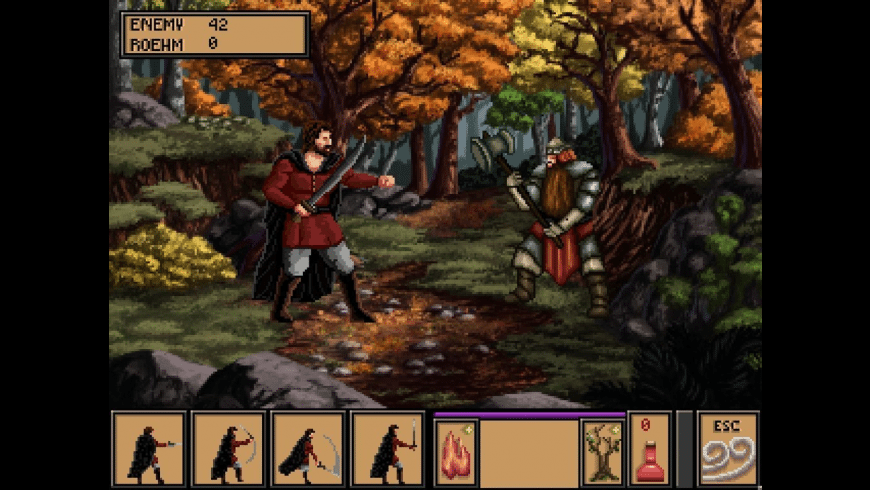Use the red potion flask
870x490 pixels.
coord(649,448)
